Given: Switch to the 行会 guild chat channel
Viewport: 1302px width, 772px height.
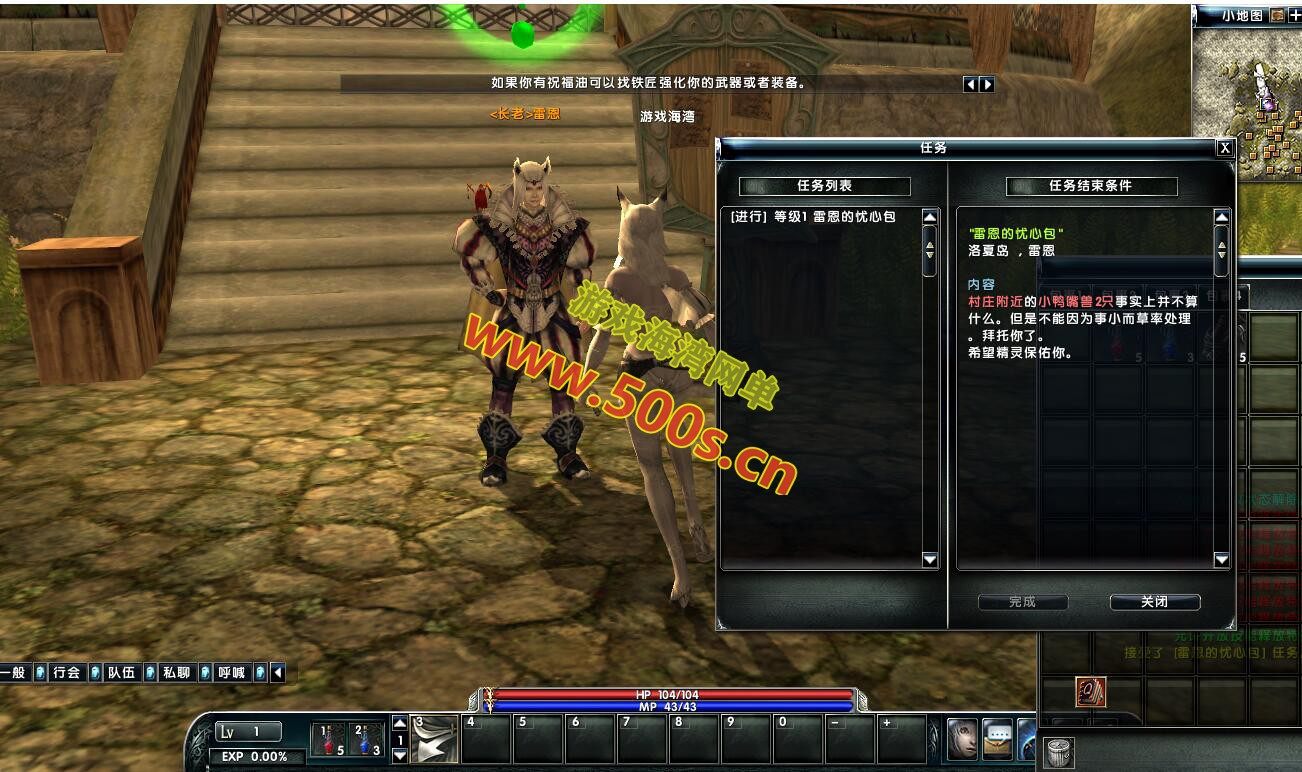Looking at the screenshot, I should (67, 673).
